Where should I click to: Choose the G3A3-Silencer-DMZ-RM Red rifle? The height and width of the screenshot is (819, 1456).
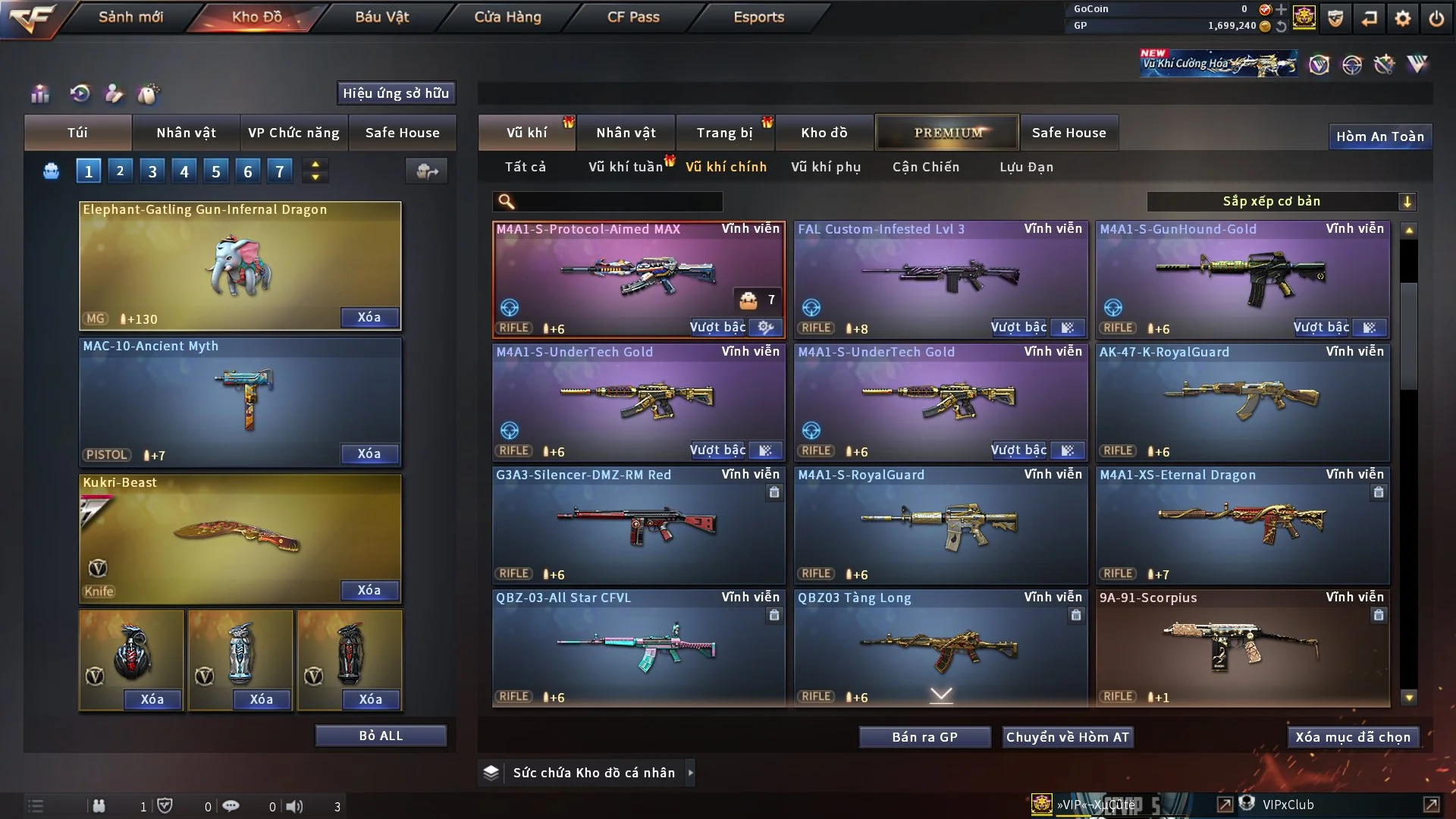pos(638,525)
